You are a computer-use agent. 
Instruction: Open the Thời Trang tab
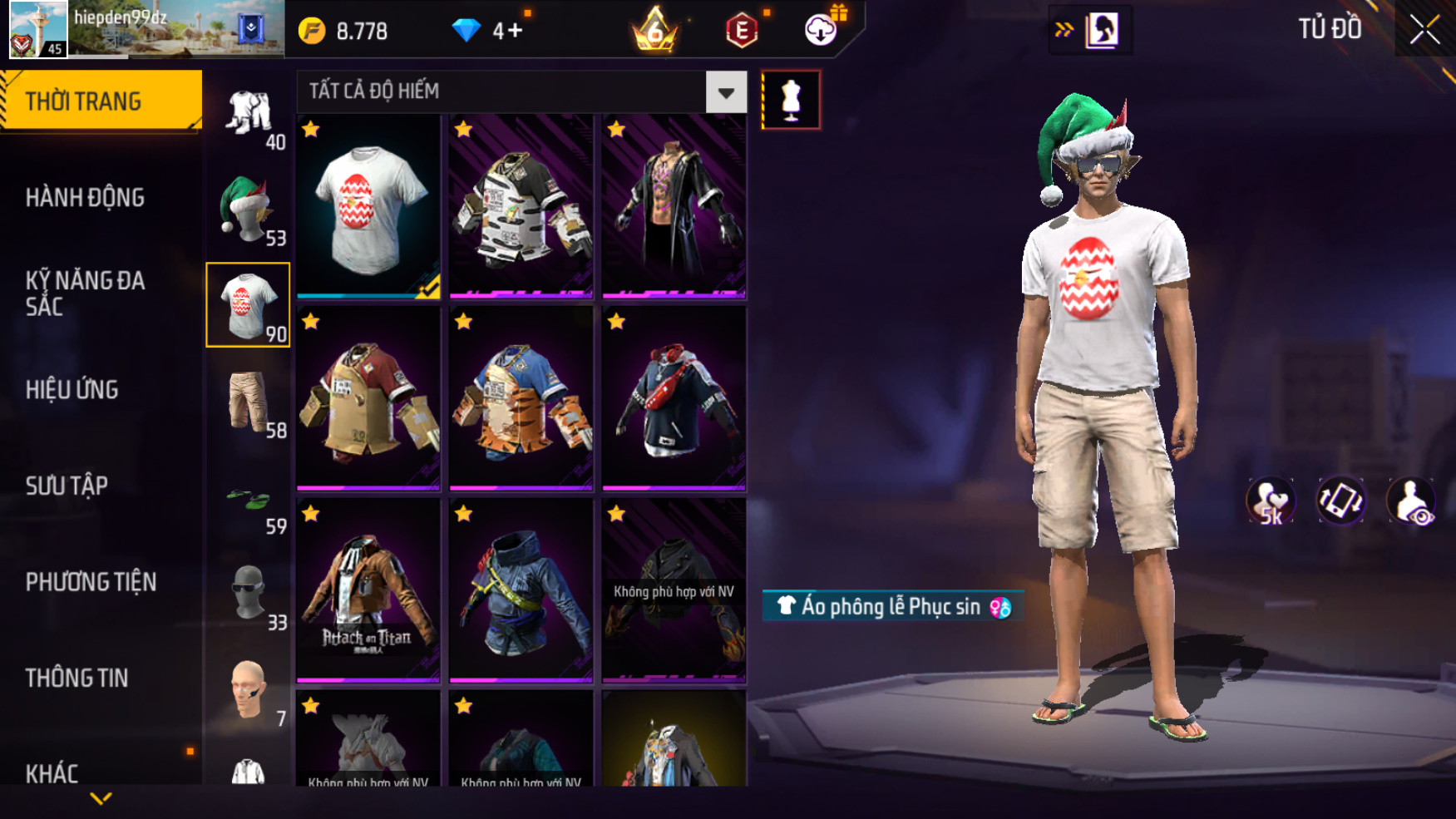tap(101, 101)
